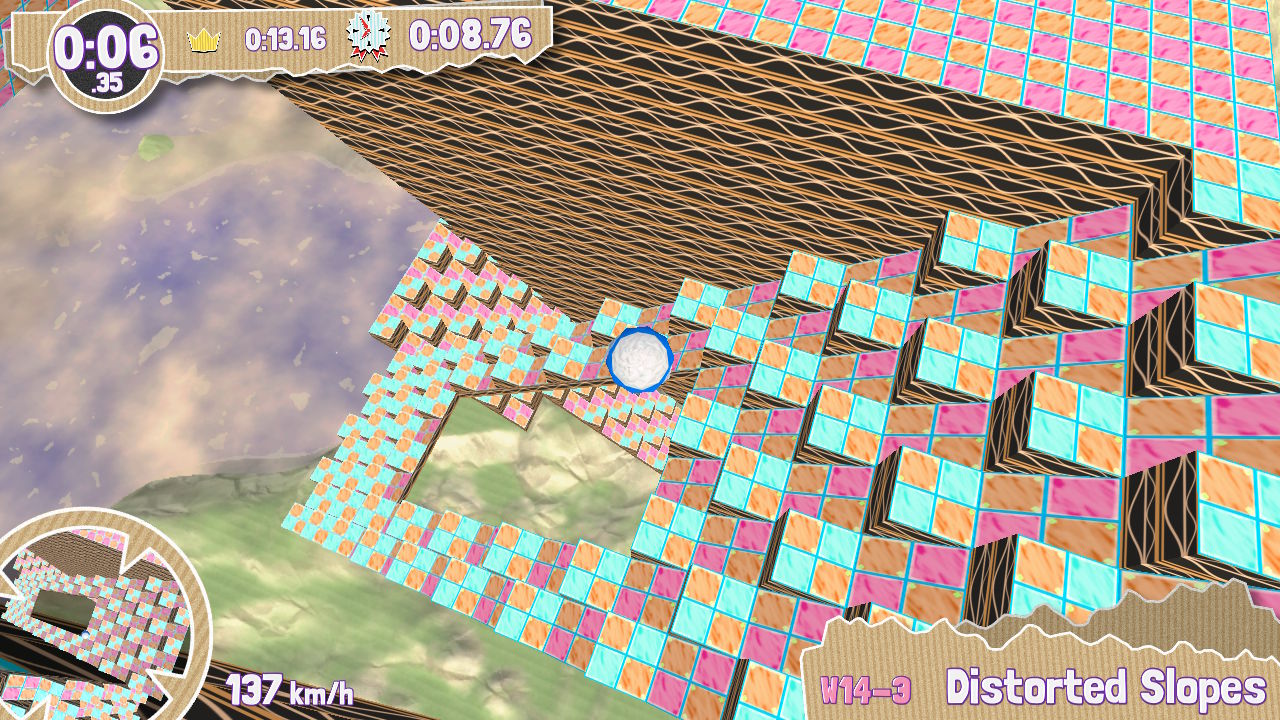The width and height of the screenshot is (1280, 720).
Task: Click the minimap circle in the corner
Action: 95,615
